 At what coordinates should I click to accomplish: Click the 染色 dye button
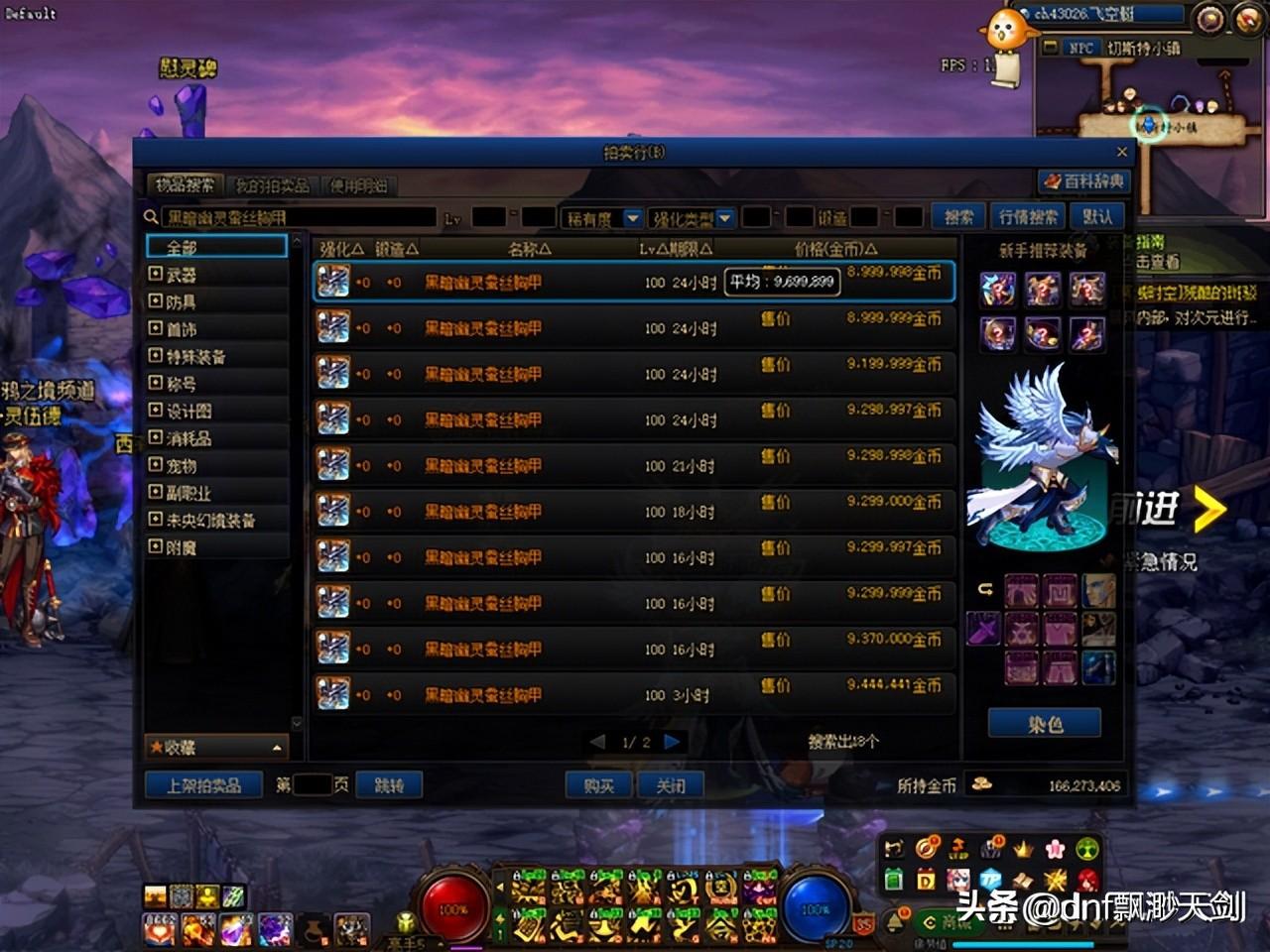click(1044, 724)
